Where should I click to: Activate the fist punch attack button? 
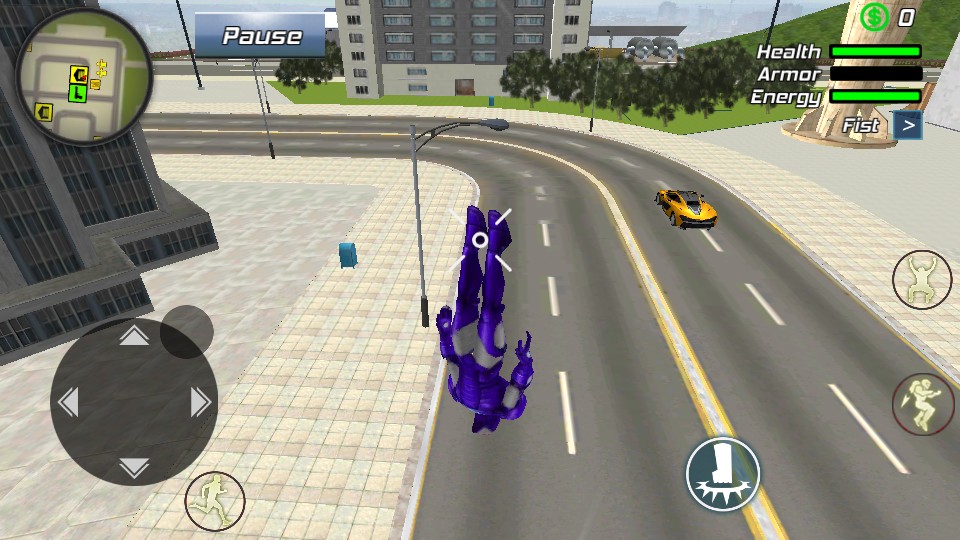click(x=722, y=474)
